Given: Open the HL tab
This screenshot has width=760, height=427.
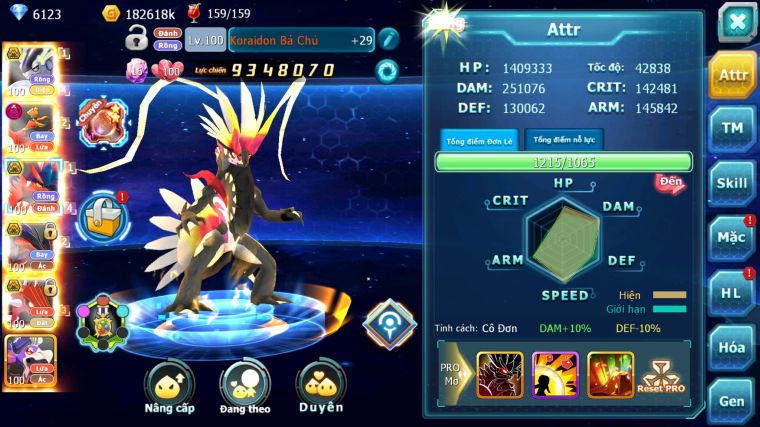Looking at the screenshot, I should pos(731,293).
